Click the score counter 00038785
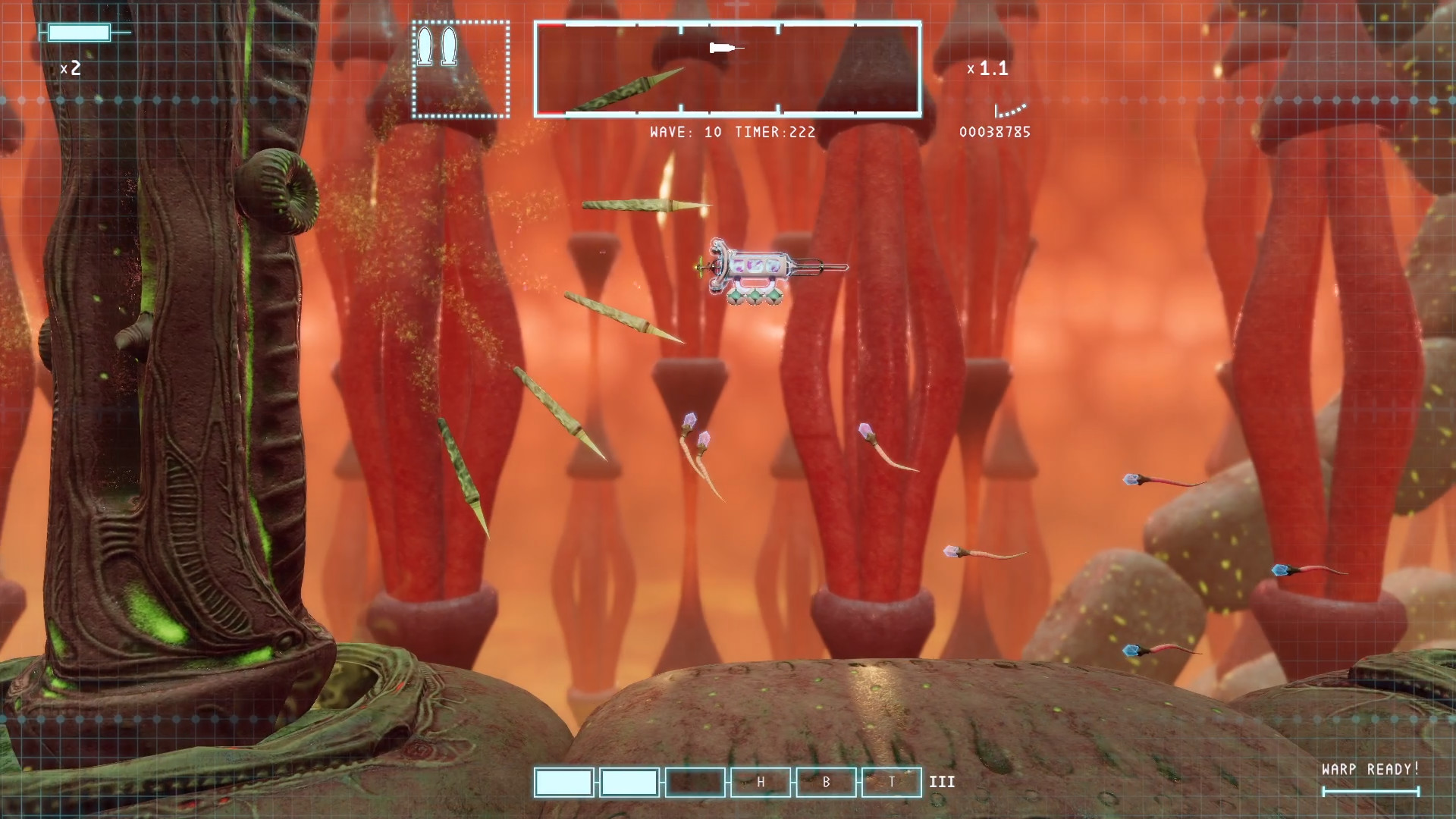This screenshot has height=819, width=1456. pos(994,132)
